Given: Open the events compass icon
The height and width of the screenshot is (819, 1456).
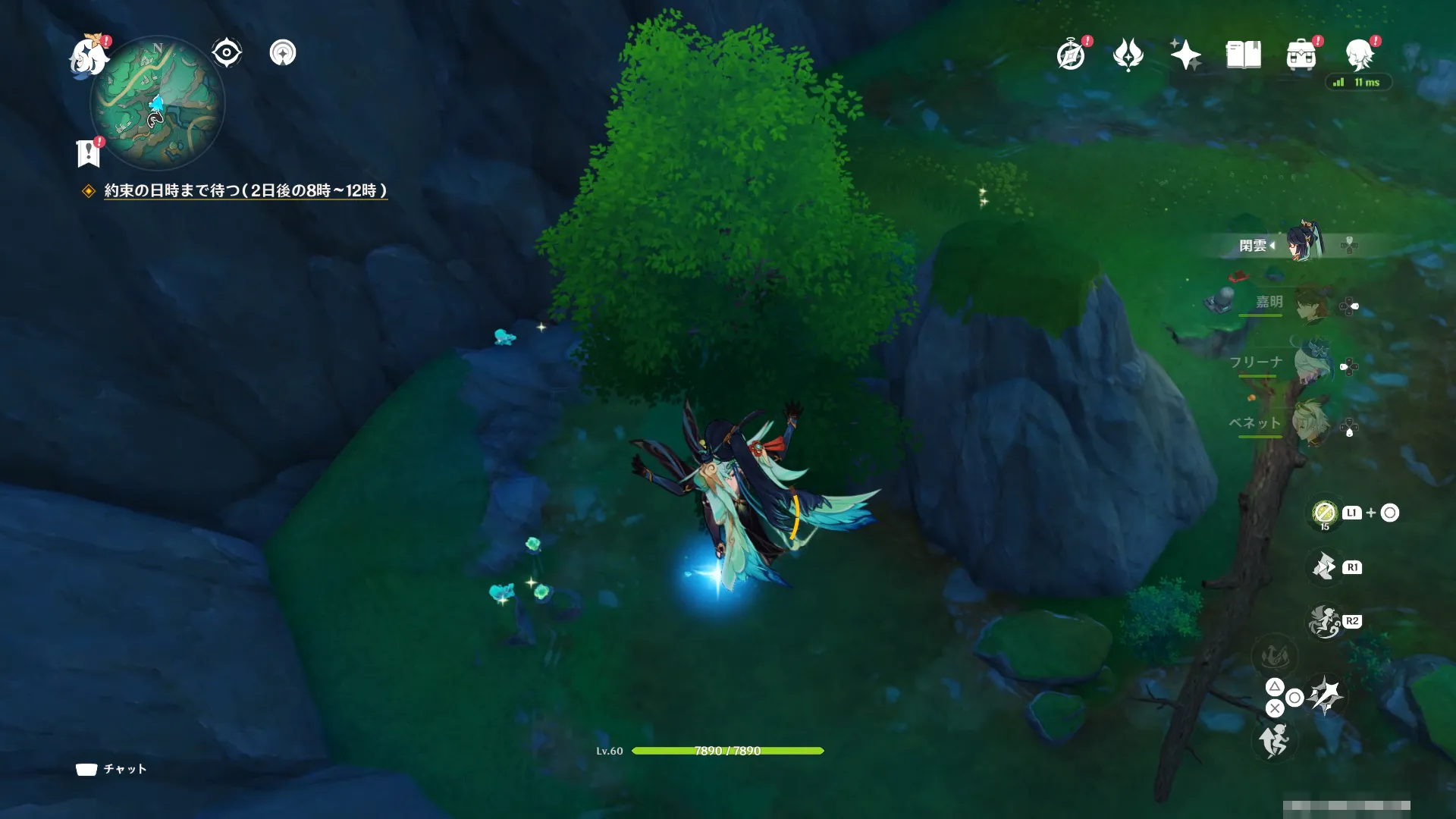Looking at the screenshot, I should pos(1071,55).
